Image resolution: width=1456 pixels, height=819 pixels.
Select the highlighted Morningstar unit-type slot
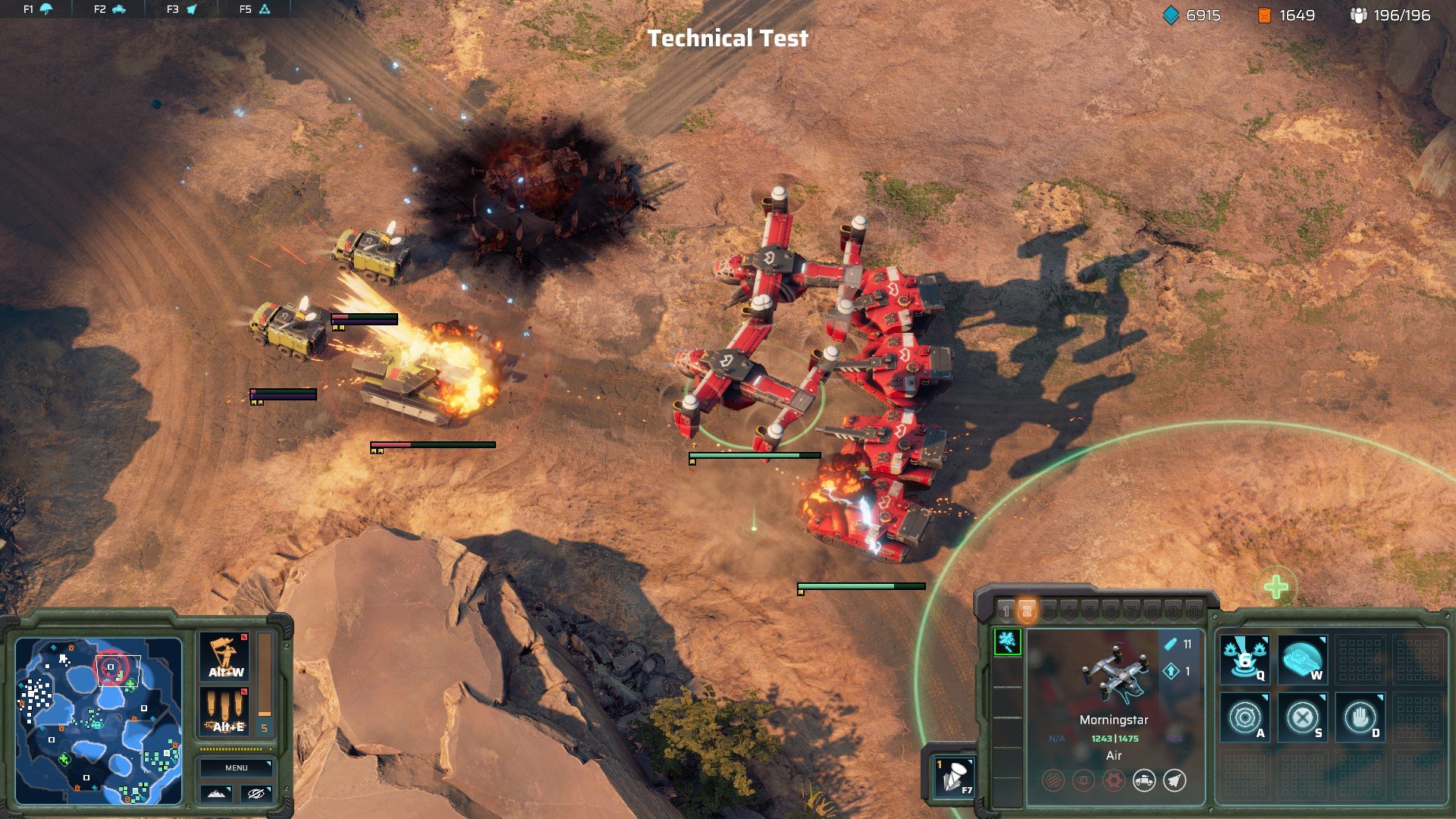click(1007, 642)
